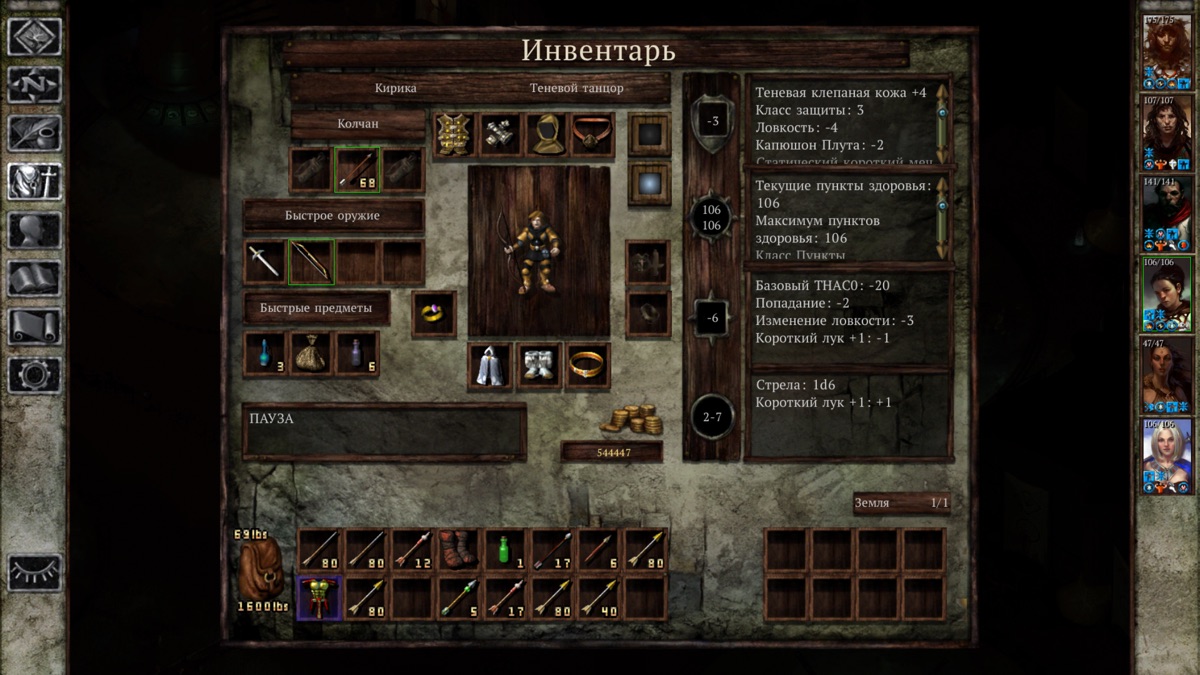
Task: Open the character record head silhouette button
Action: 35,230
